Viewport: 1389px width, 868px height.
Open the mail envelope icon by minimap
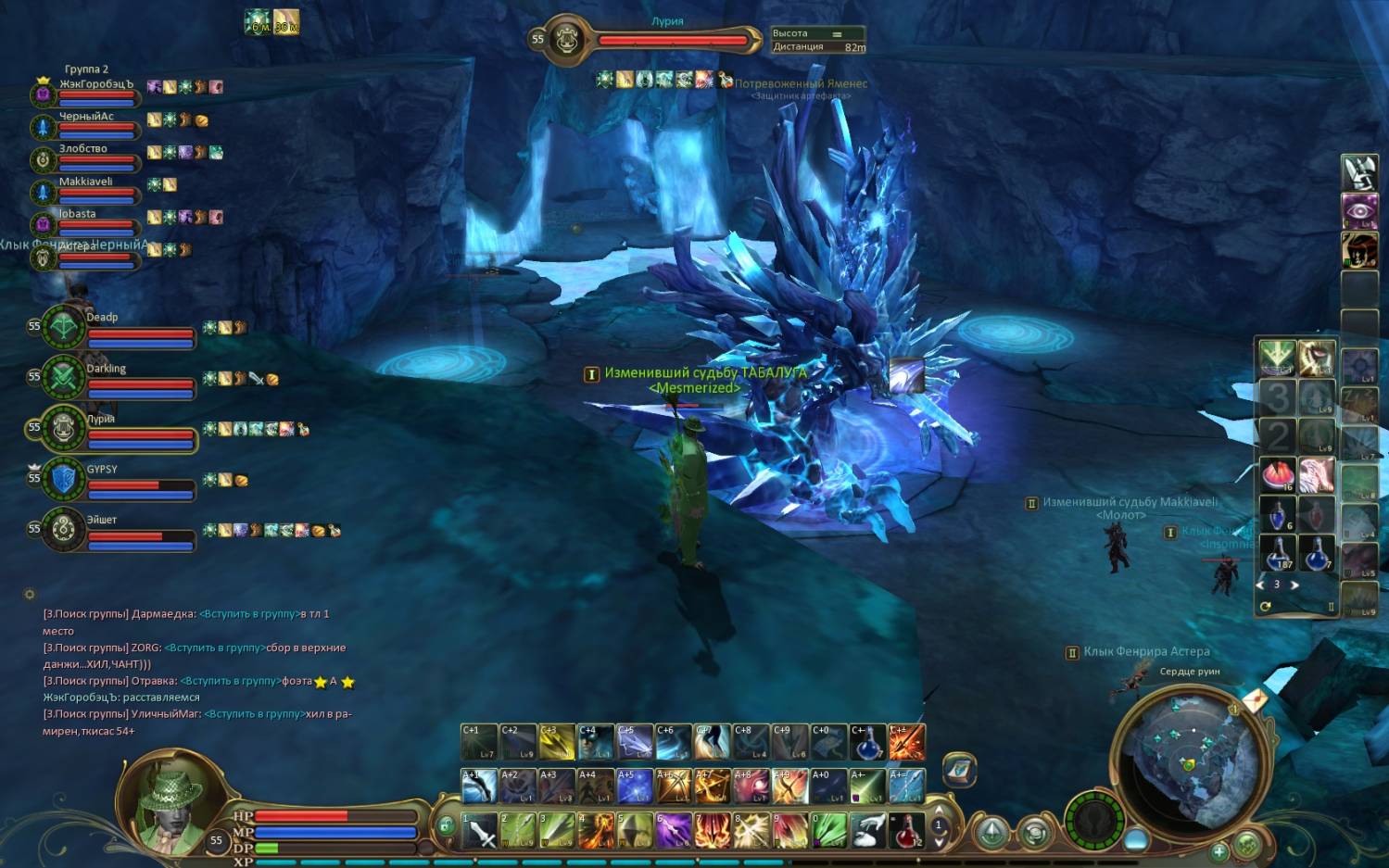click(1254, 700)
